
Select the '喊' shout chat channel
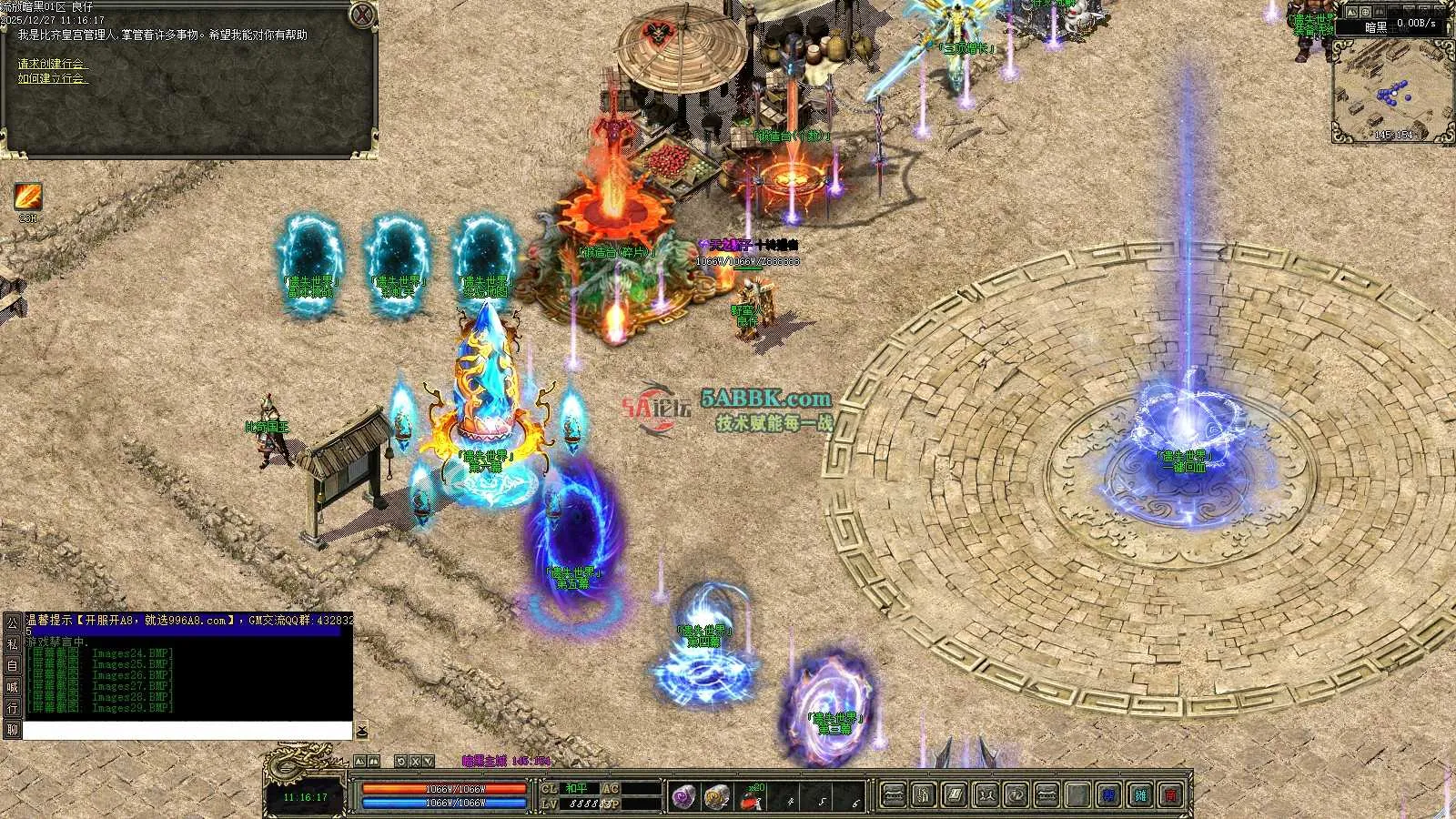(12, 687)
